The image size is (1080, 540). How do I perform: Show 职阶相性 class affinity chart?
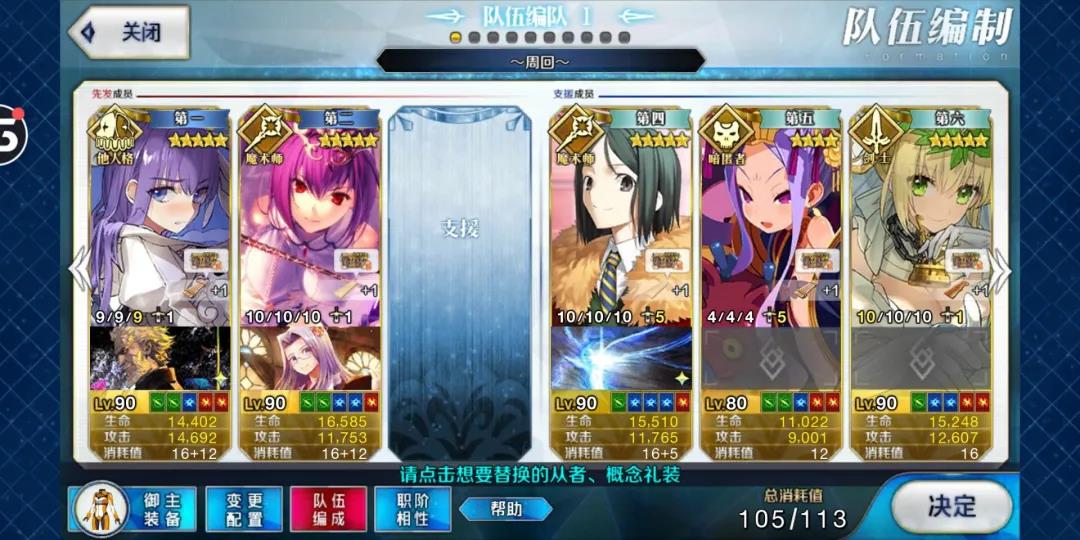(x=413, y=507)
